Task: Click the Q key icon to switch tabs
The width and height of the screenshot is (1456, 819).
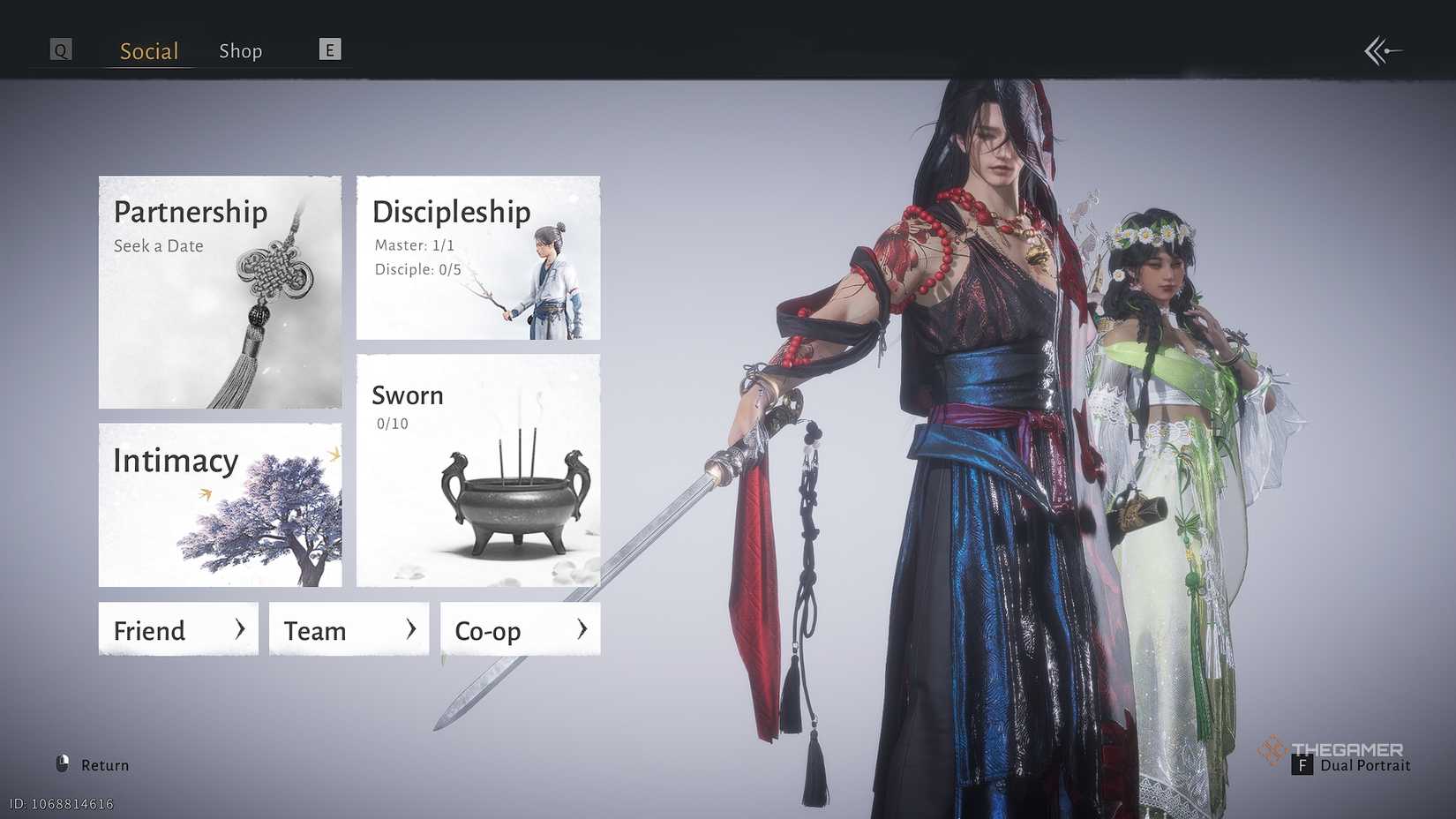Action: point(60,49)
